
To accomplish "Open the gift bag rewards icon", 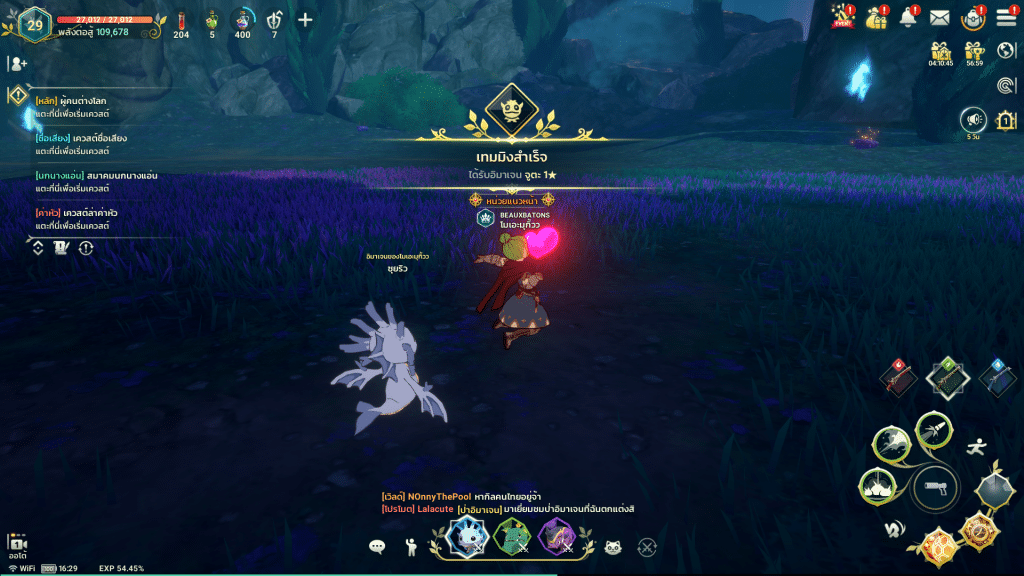I will pos(876,17).
